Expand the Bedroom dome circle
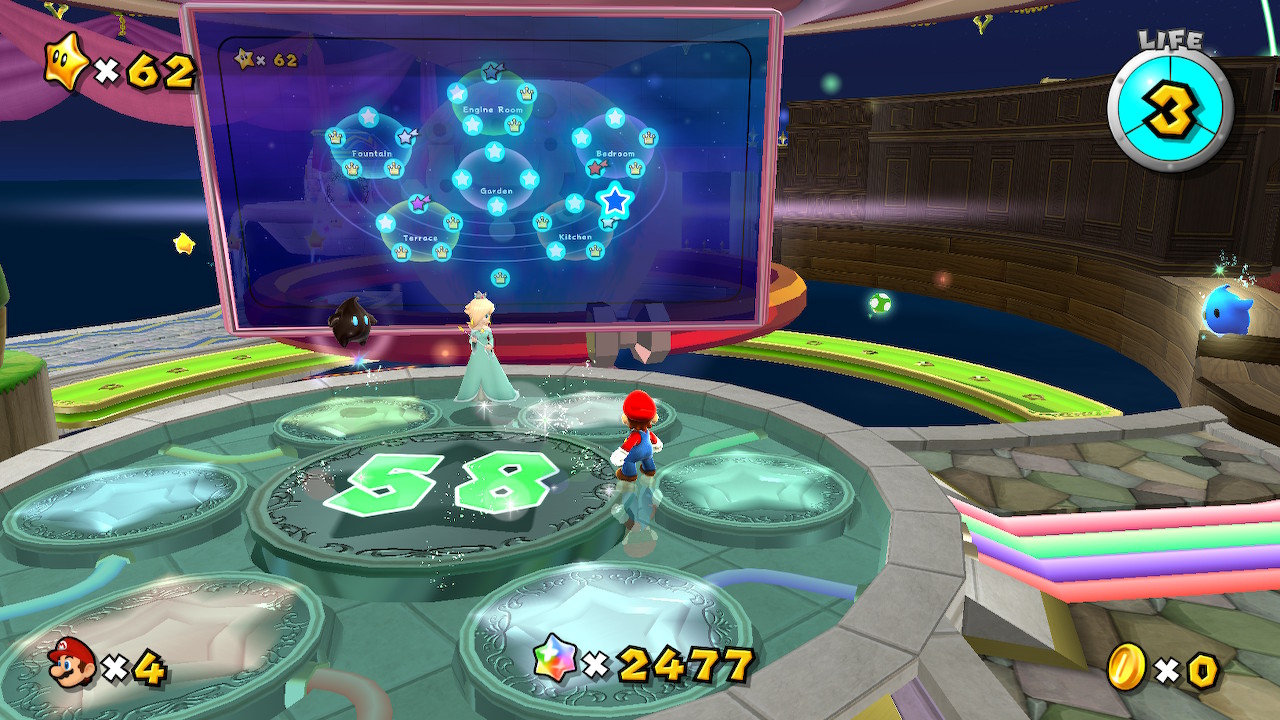The height and width of the screenshot is (720, 1280). coord(615,152)
